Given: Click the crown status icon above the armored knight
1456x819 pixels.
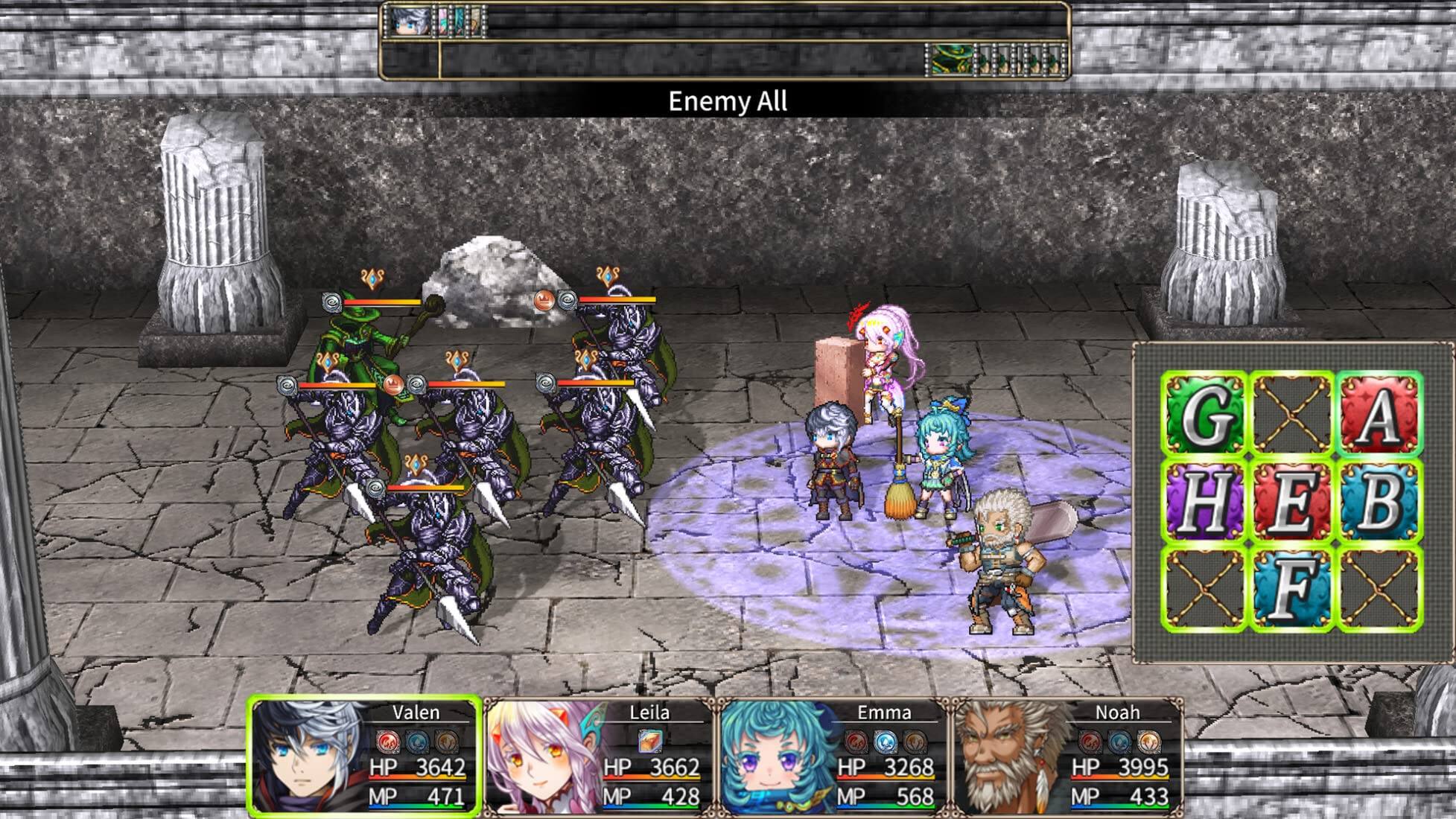Looking at the screenshot, I should pos(545,300).
